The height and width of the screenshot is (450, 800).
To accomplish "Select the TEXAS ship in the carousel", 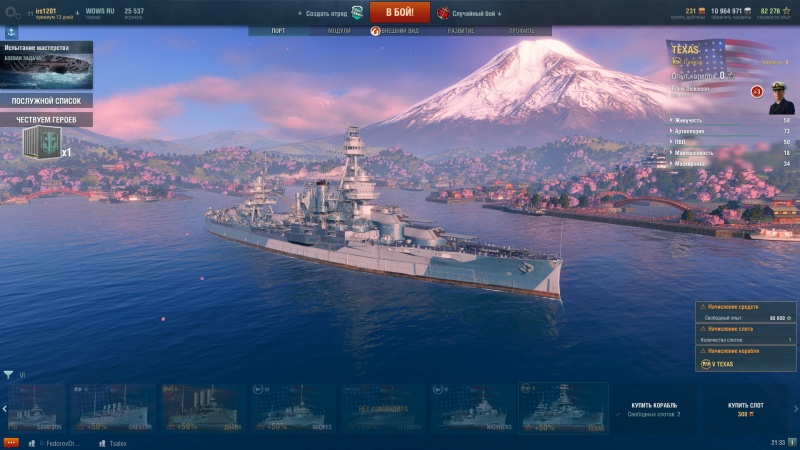I will 563,407.
